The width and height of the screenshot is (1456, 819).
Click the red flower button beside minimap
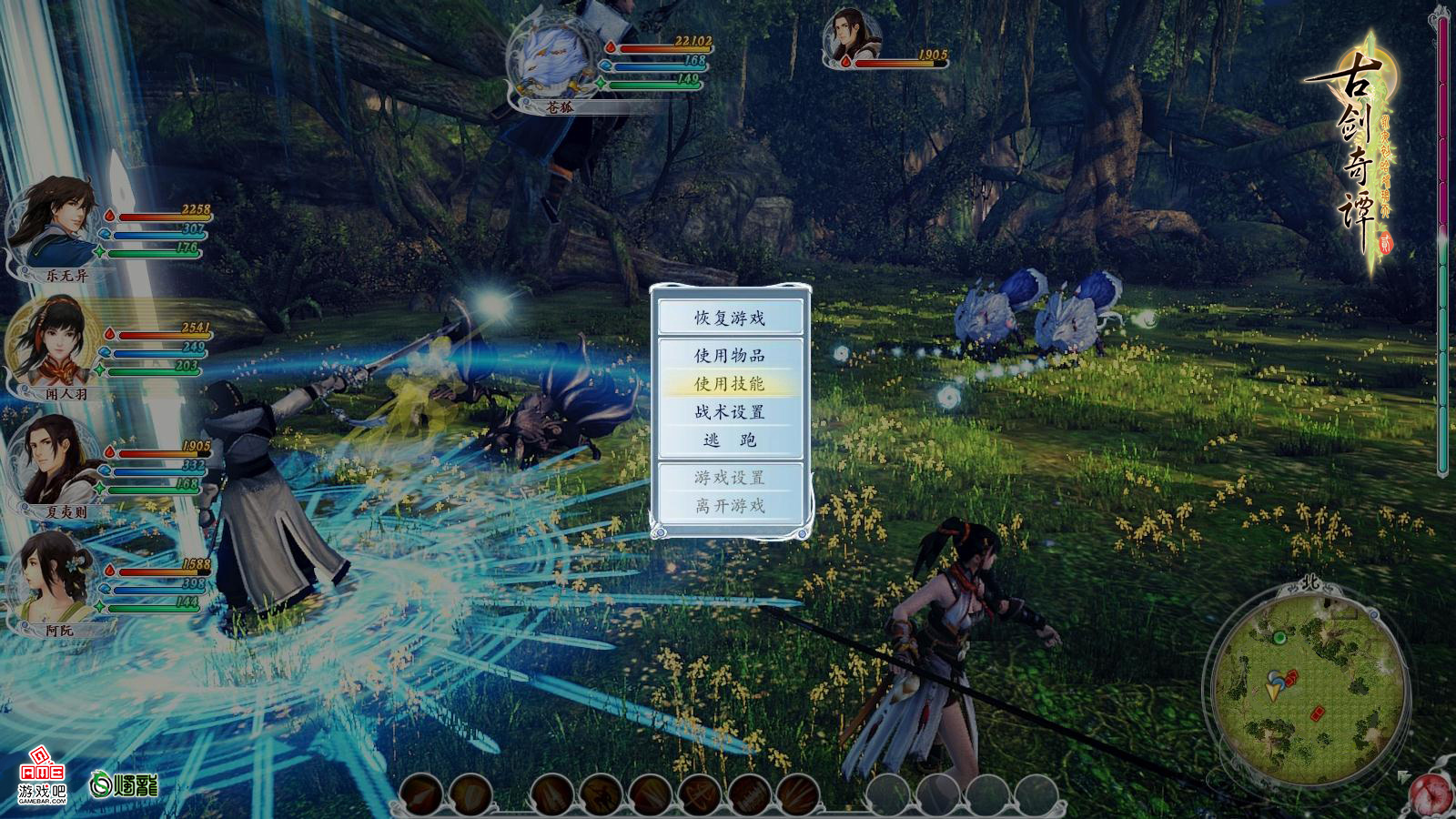point(1431,795)
